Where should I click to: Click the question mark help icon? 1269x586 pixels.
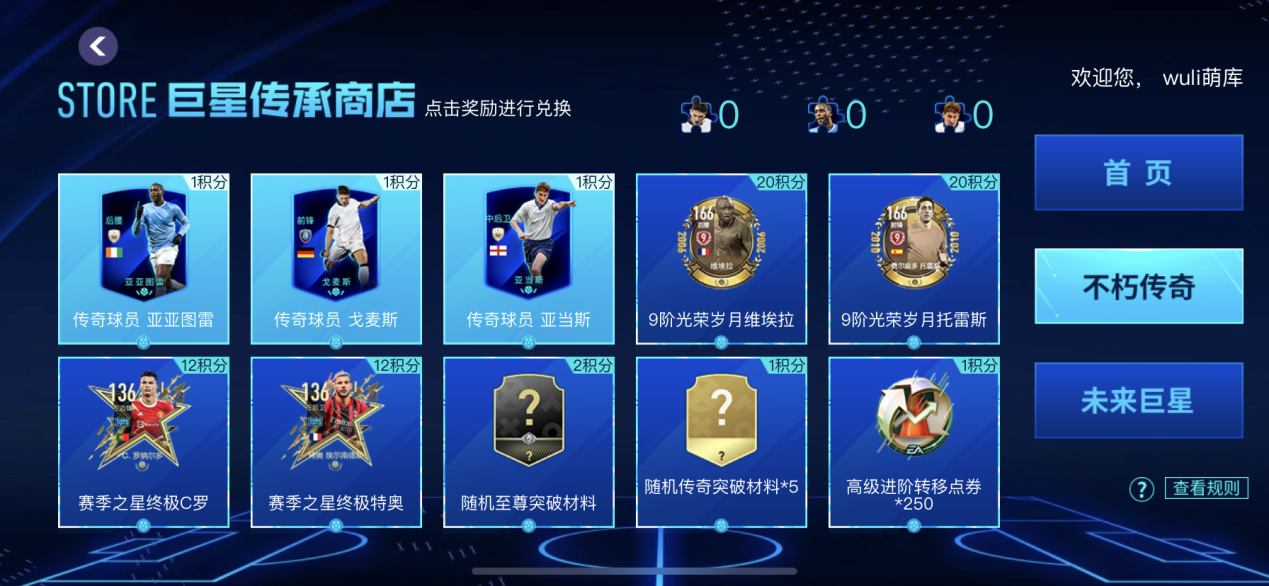pyautogui.click(x=1141, y=489)
